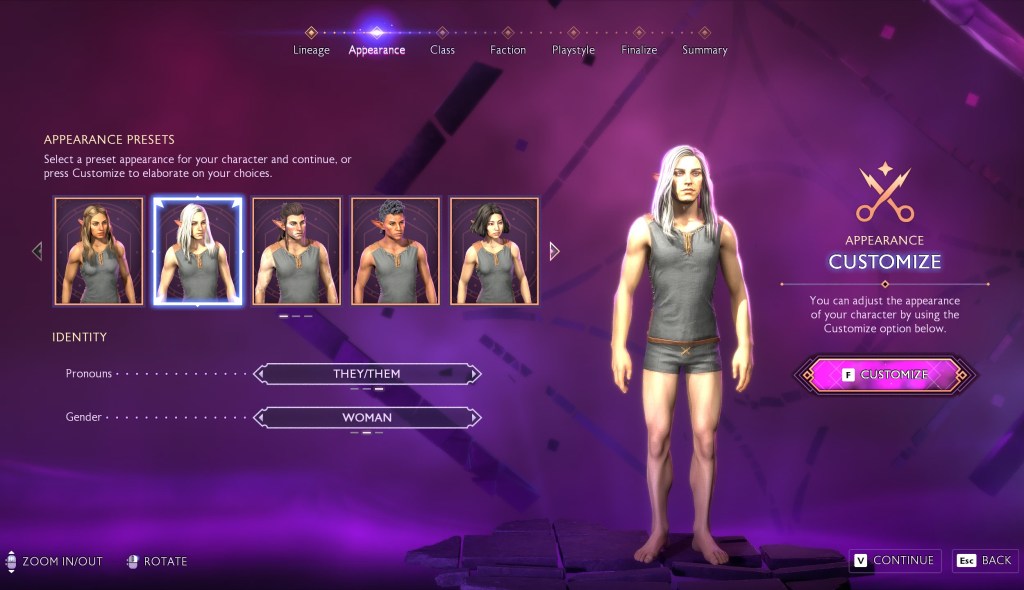Select the Playstyle step tab

[573, 49]
